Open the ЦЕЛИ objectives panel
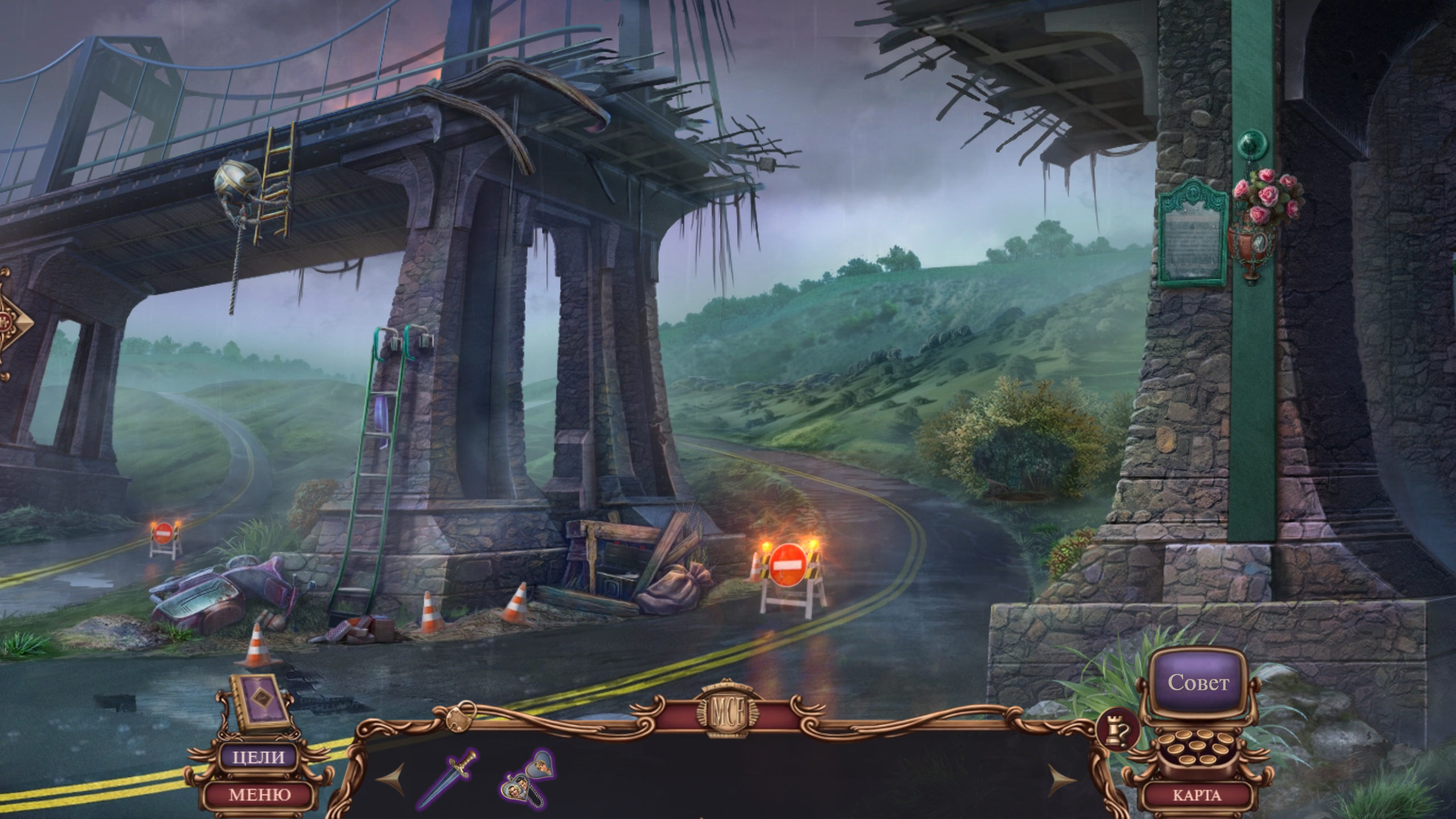This screenshot has width=1456, height=819. tap(259, 757)
